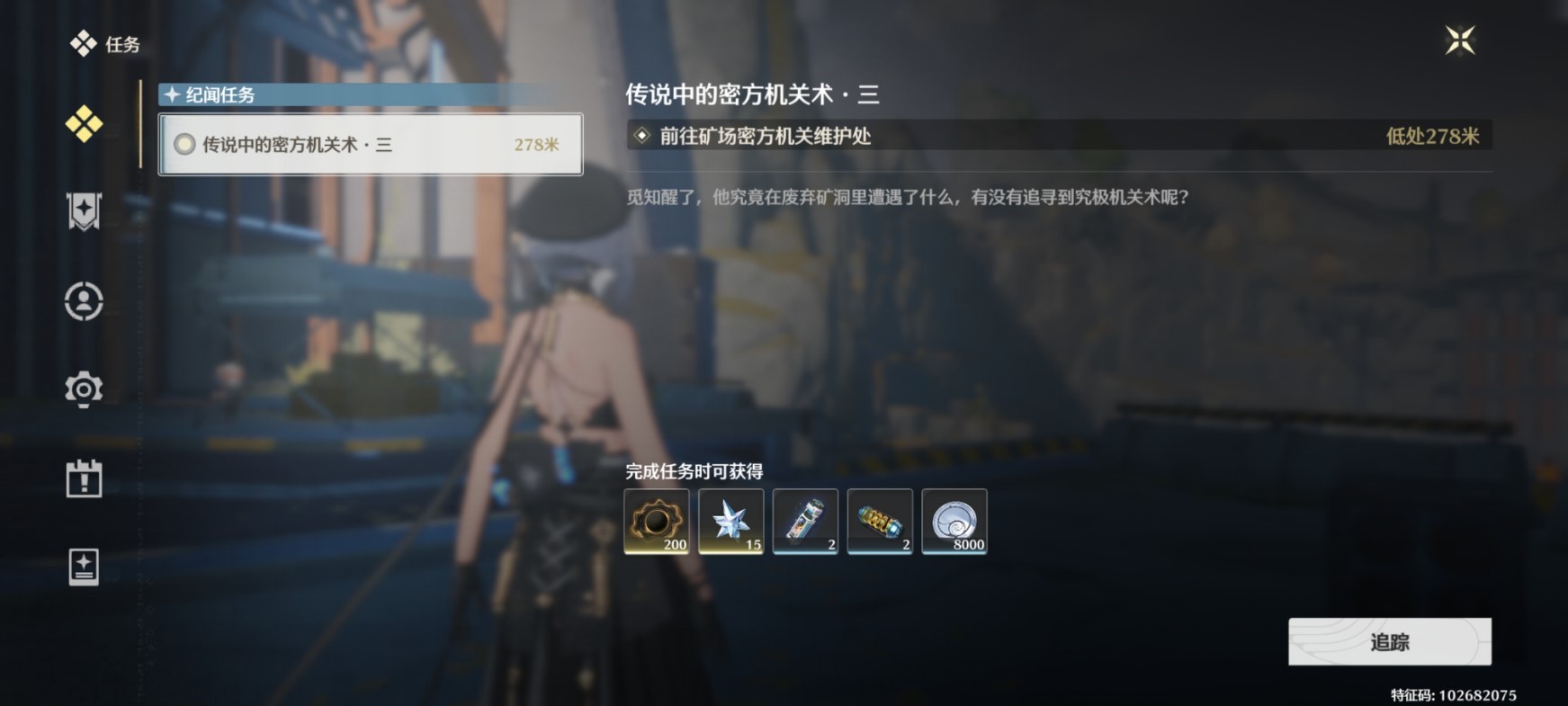This screenshot has width=1568, height=706.
Task: Open the calendar events icon in sidebar
Action: pyautogui.click(x=84, y=478)
